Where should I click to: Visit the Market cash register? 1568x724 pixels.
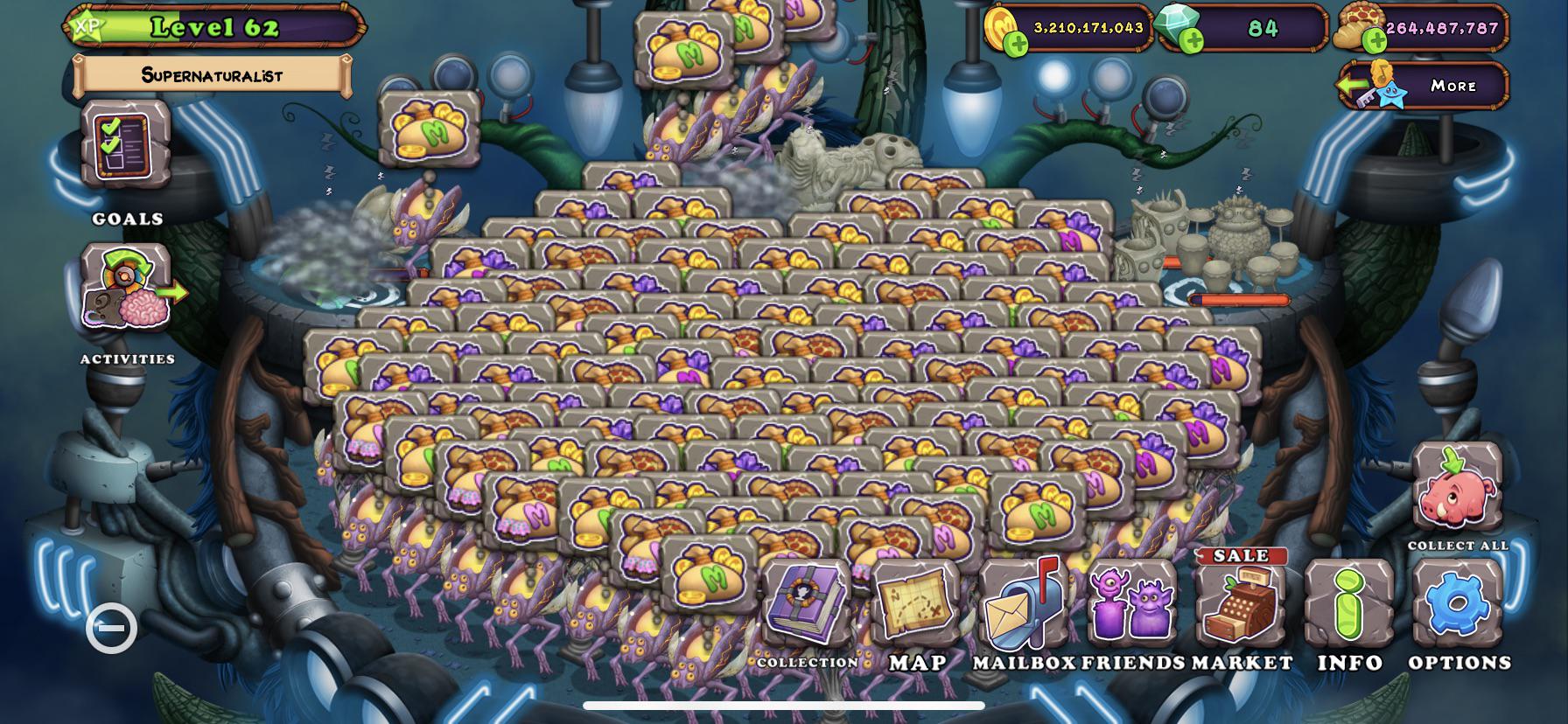[x=1241, y=603]
